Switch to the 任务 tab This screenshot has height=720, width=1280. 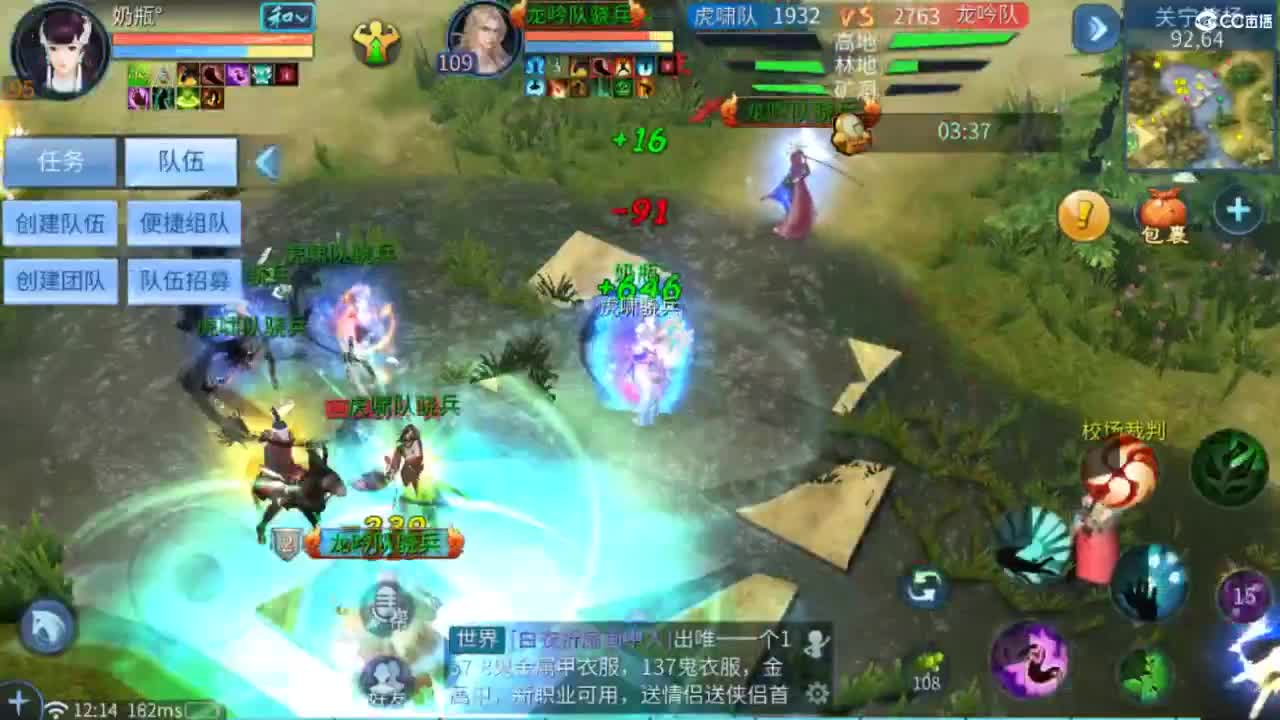(x=62, y=162)
